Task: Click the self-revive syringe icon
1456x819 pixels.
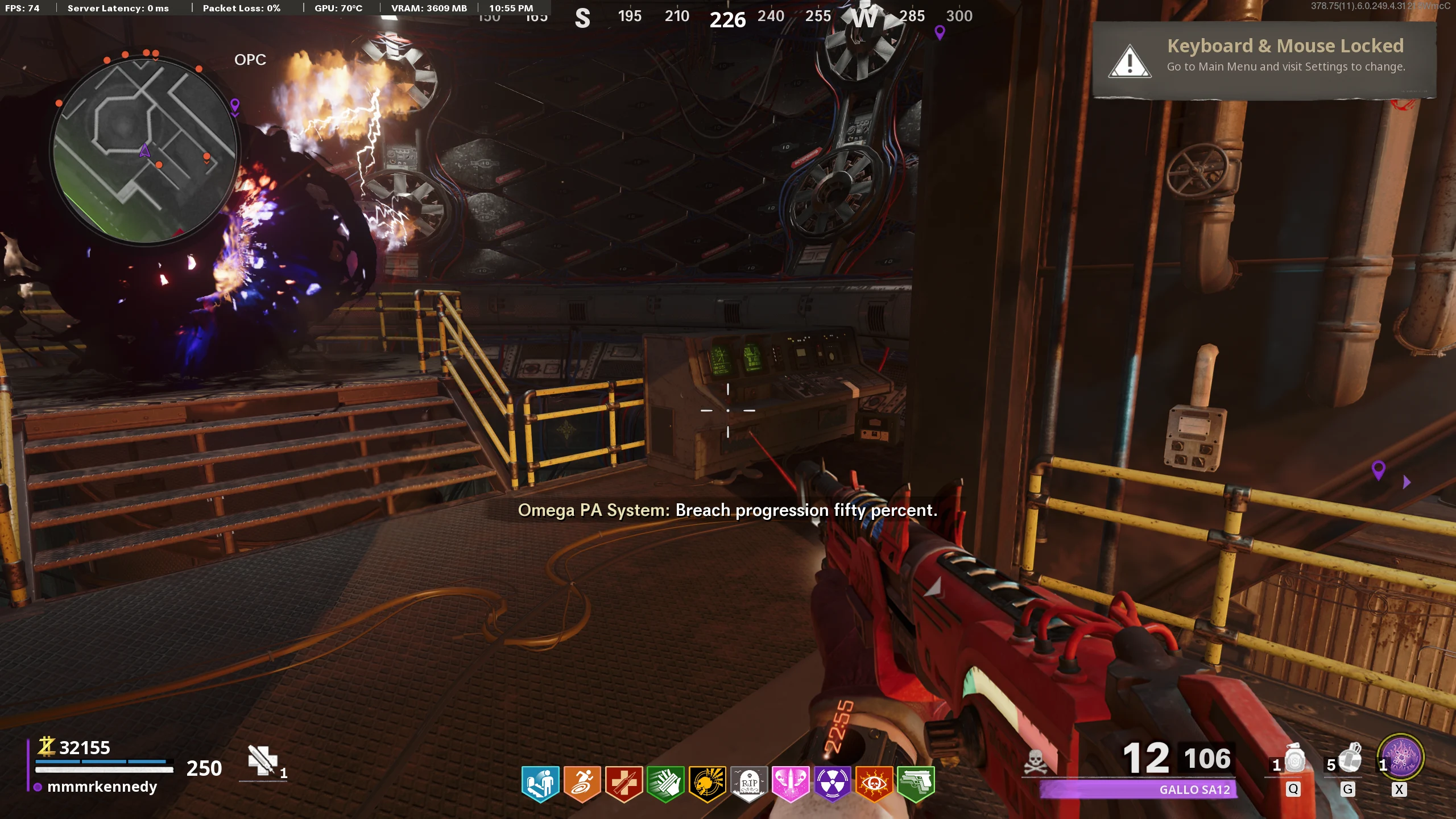Action: 262,760
